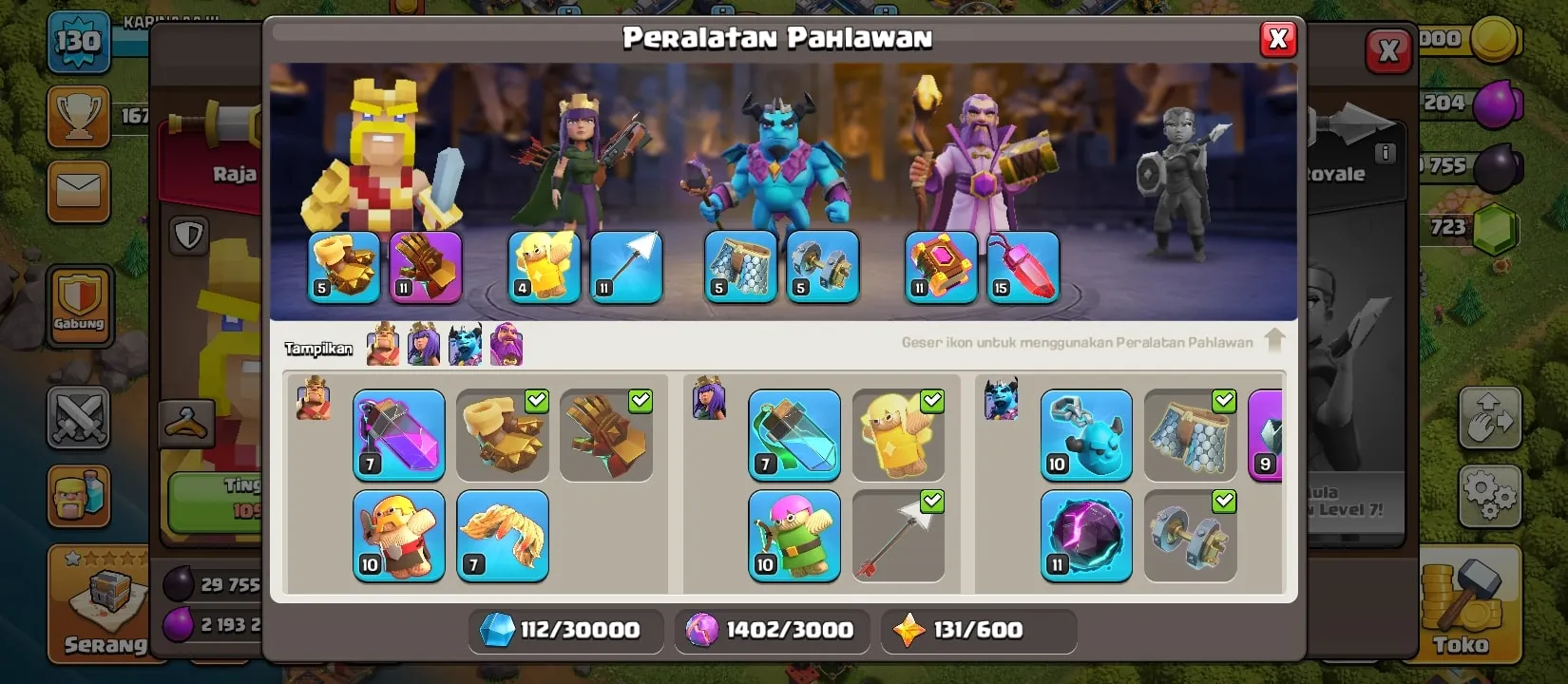The image size is (1568, 684).
Task: Open the Fireball equipment under the Grand Warden
Action: (x=1023, y=267)
